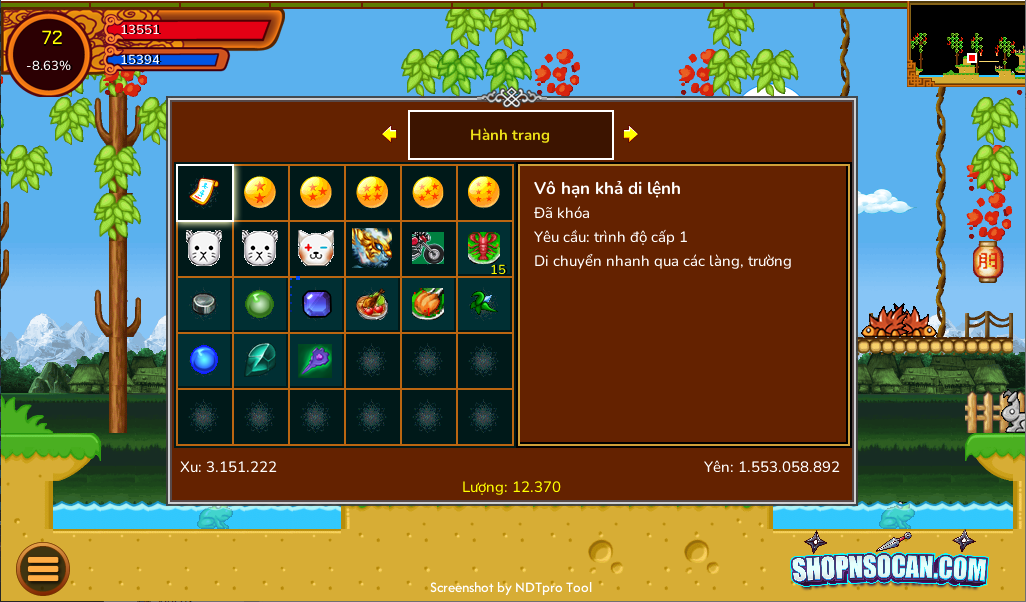Pick the cat mask with red cross eye
Image resolution: width=1026 pixels, height=602 pixels.
point(316,249)
